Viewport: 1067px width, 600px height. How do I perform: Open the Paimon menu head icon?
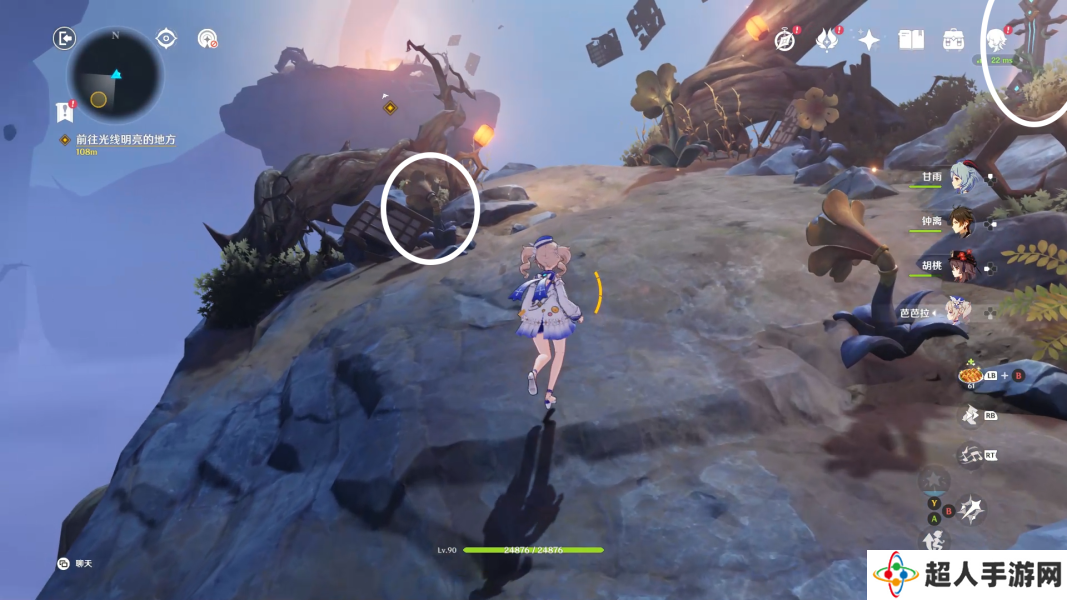996,40
